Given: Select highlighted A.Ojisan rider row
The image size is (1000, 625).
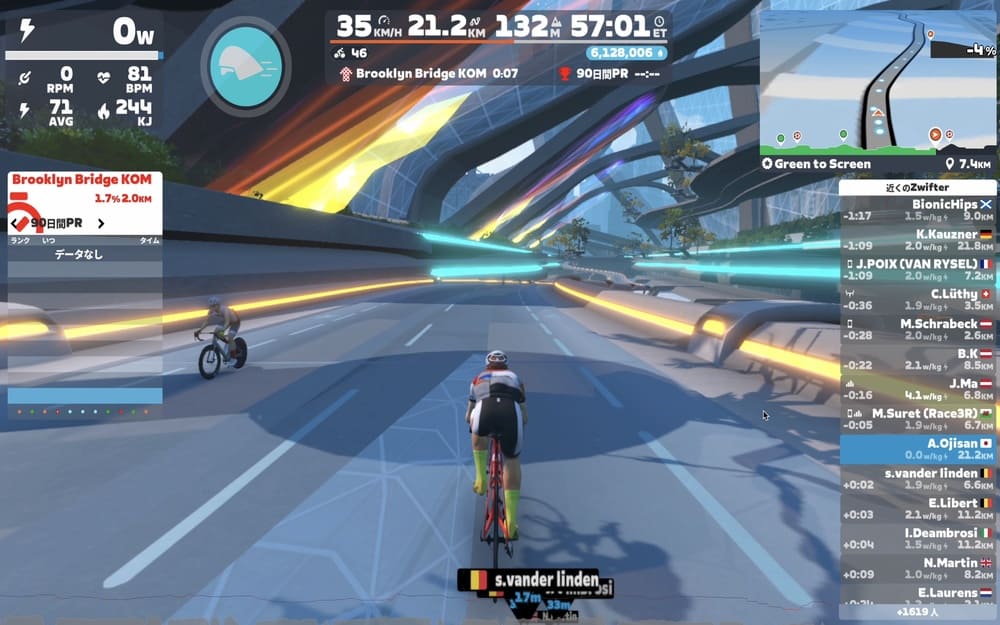Looking at the screenshot, I should tap(917, 448).
